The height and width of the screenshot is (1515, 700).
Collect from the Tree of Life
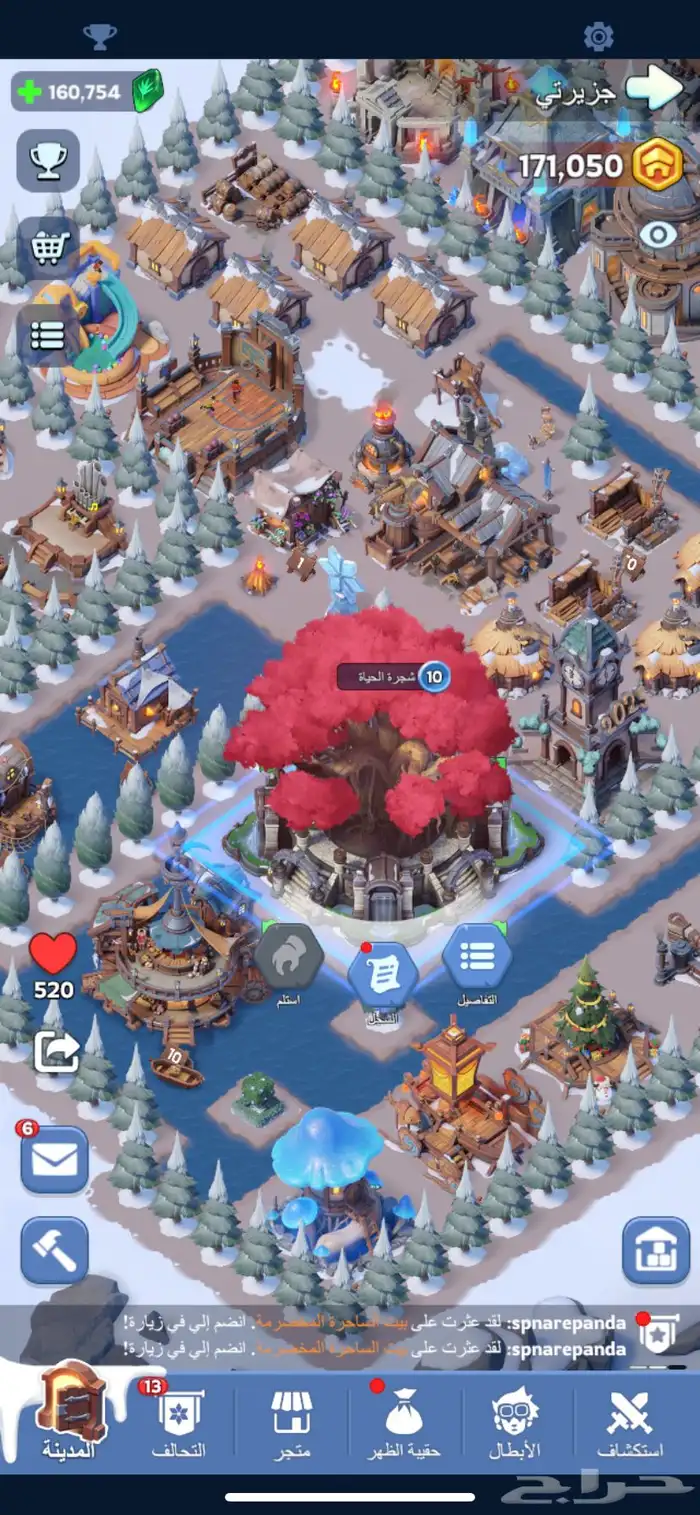(288, 959)
